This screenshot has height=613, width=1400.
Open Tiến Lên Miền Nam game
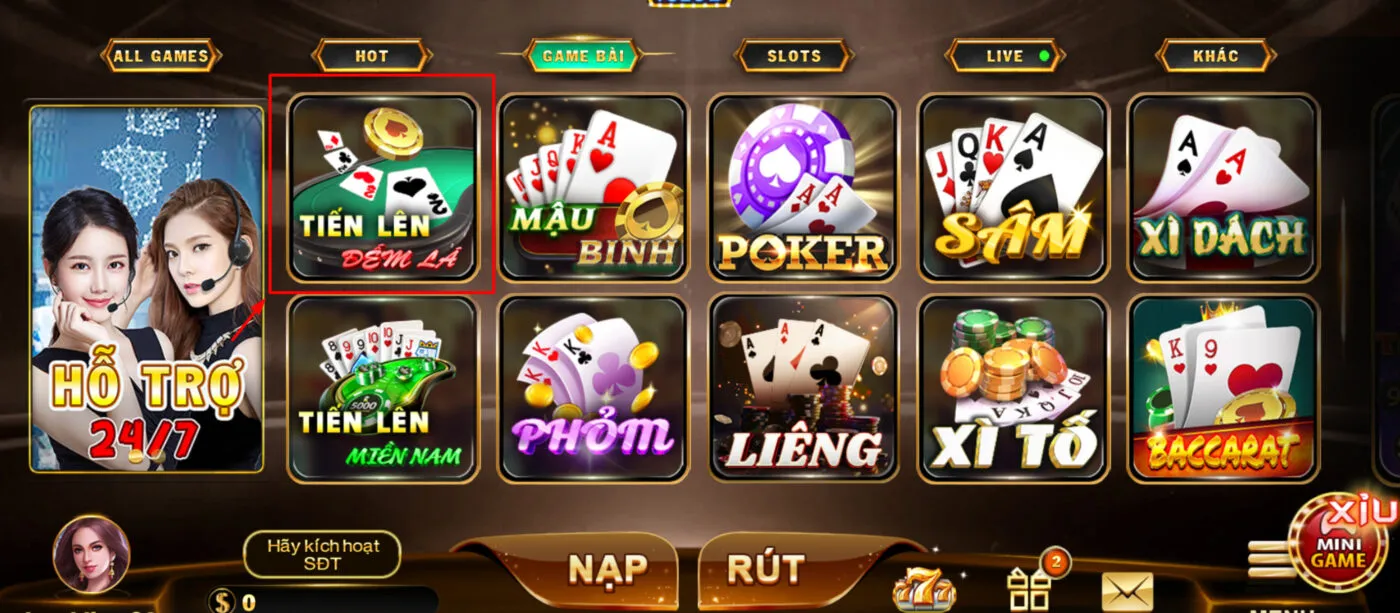tap(383, 387)
